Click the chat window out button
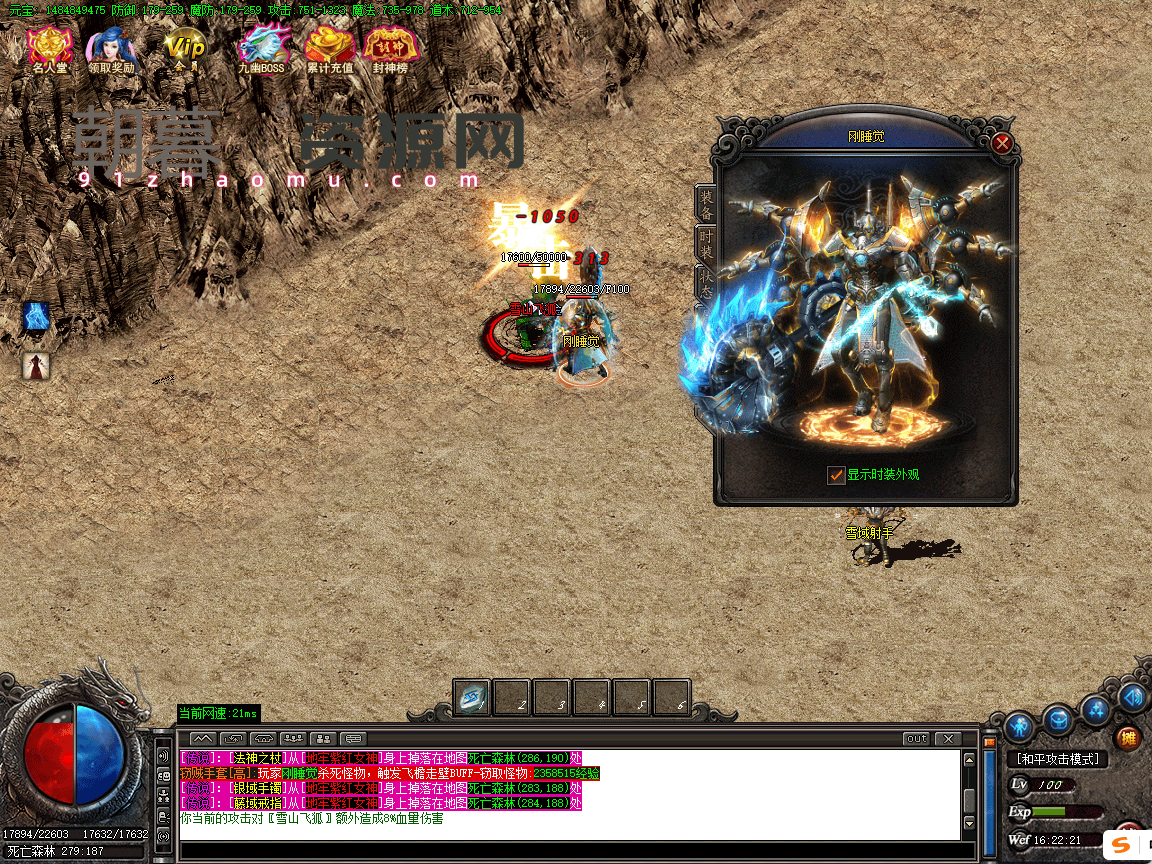This screenshot has width=1152, height=864. pyautogui.click(x=916, y=739)
